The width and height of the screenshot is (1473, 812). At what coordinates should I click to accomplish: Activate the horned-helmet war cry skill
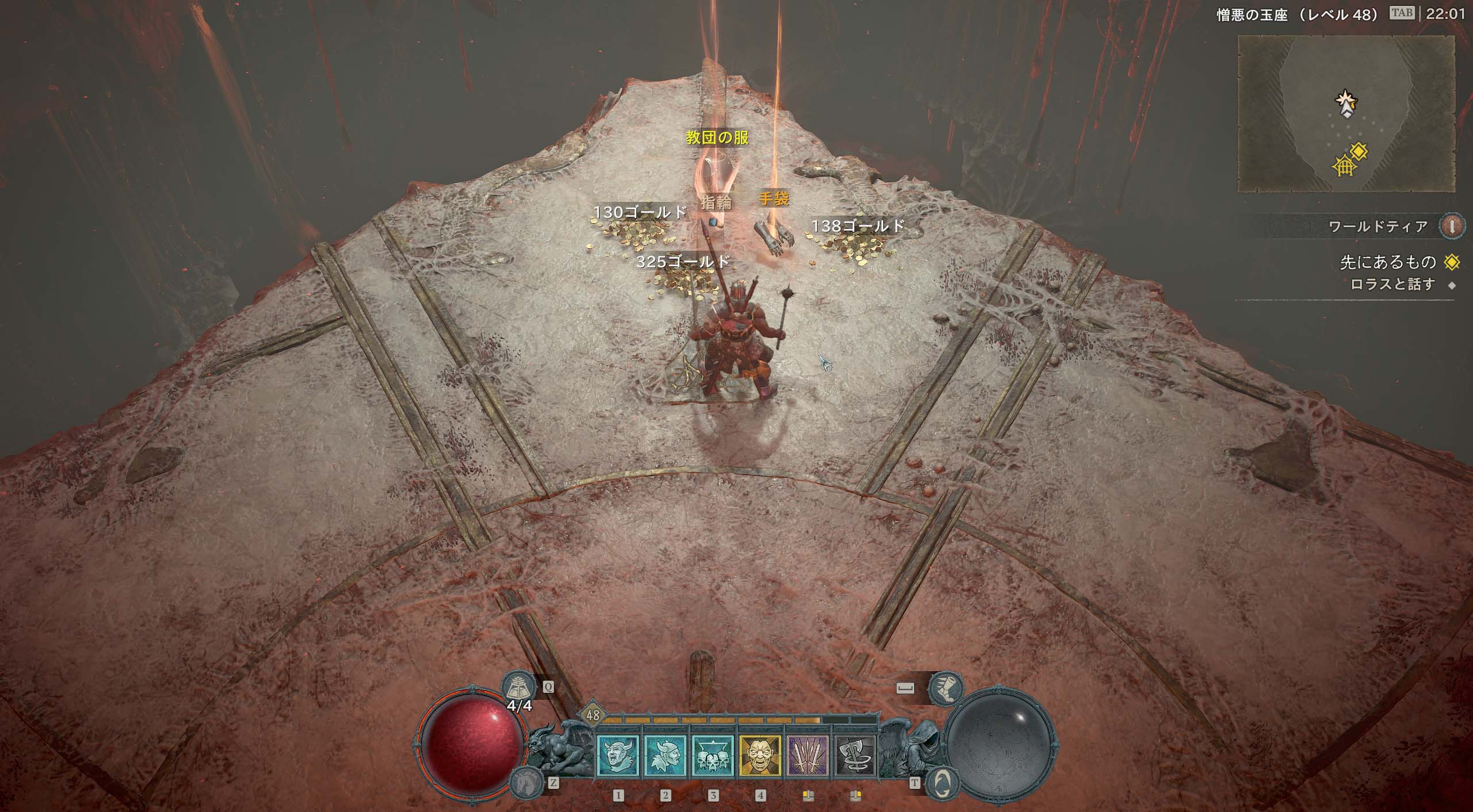617,755
